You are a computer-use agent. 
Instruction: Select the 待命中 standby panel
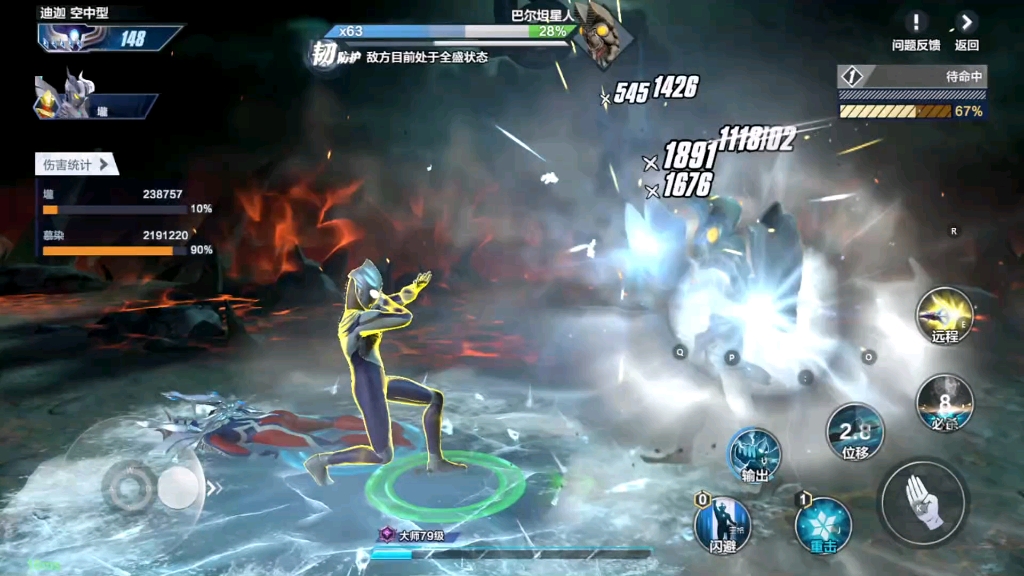tap(912, 93)
